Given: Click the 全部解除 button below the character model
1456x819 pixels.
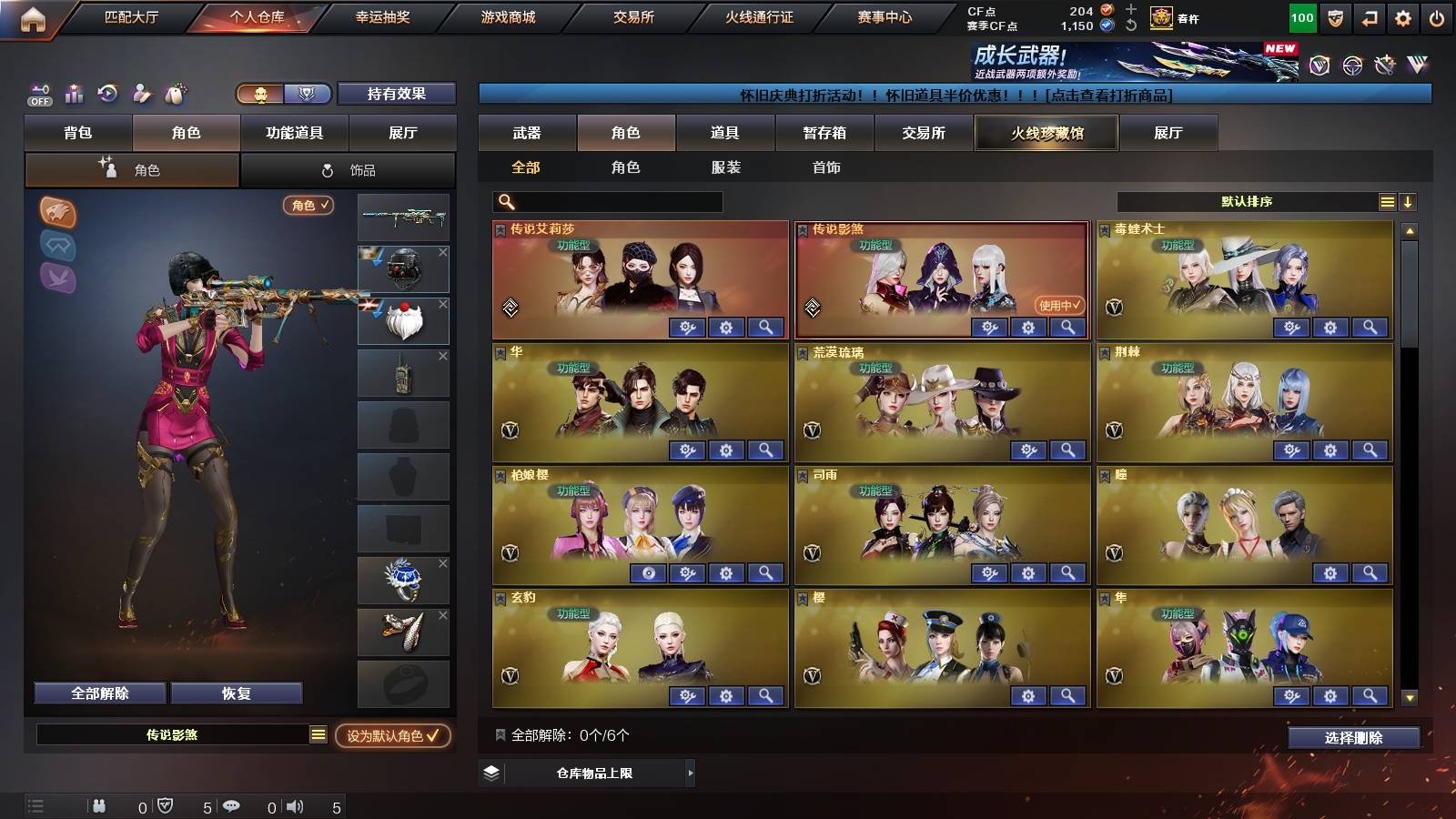Looking at the screenshot, I should pos(100,693).
